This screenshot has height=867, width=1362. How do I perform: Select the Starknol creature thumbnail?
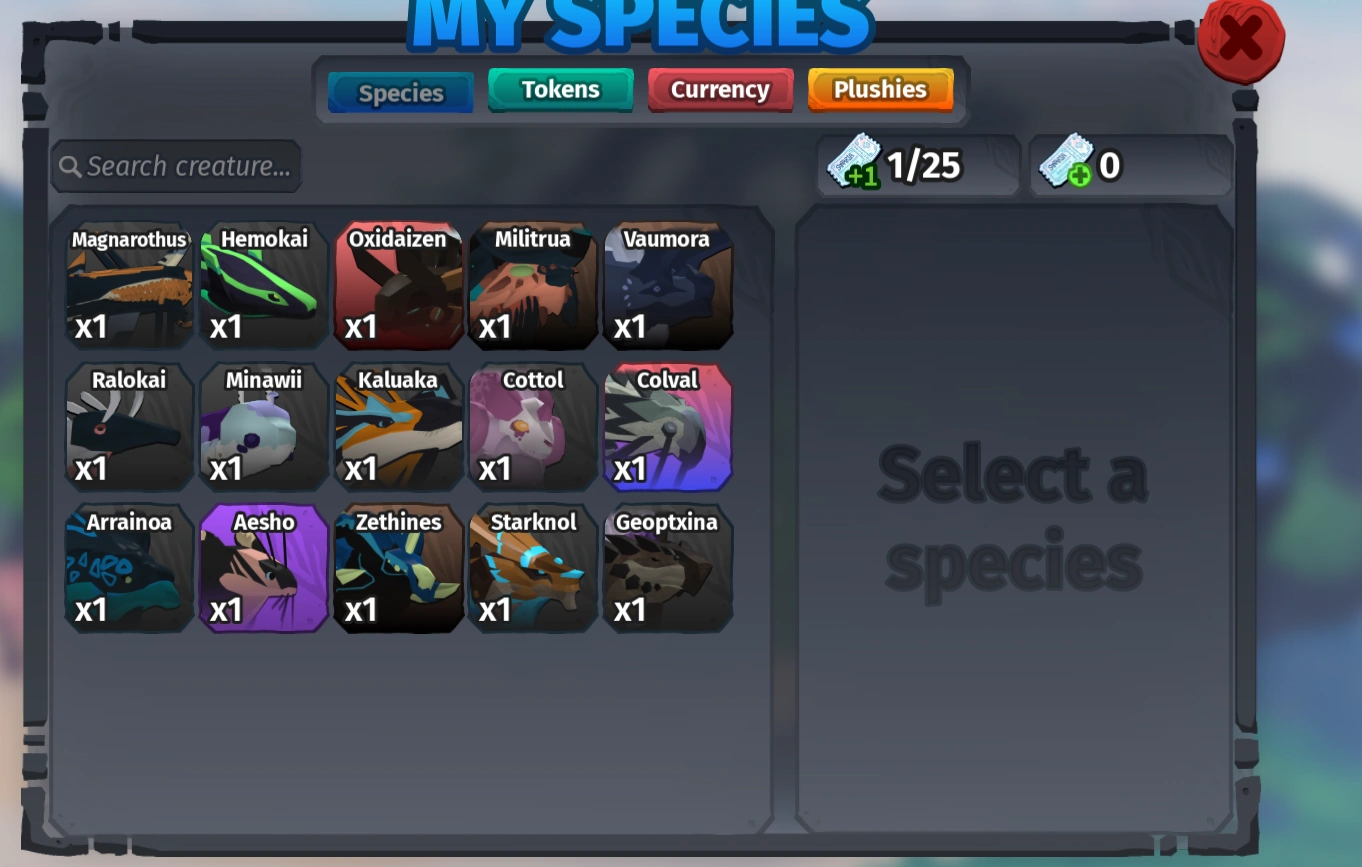[532, 568]
